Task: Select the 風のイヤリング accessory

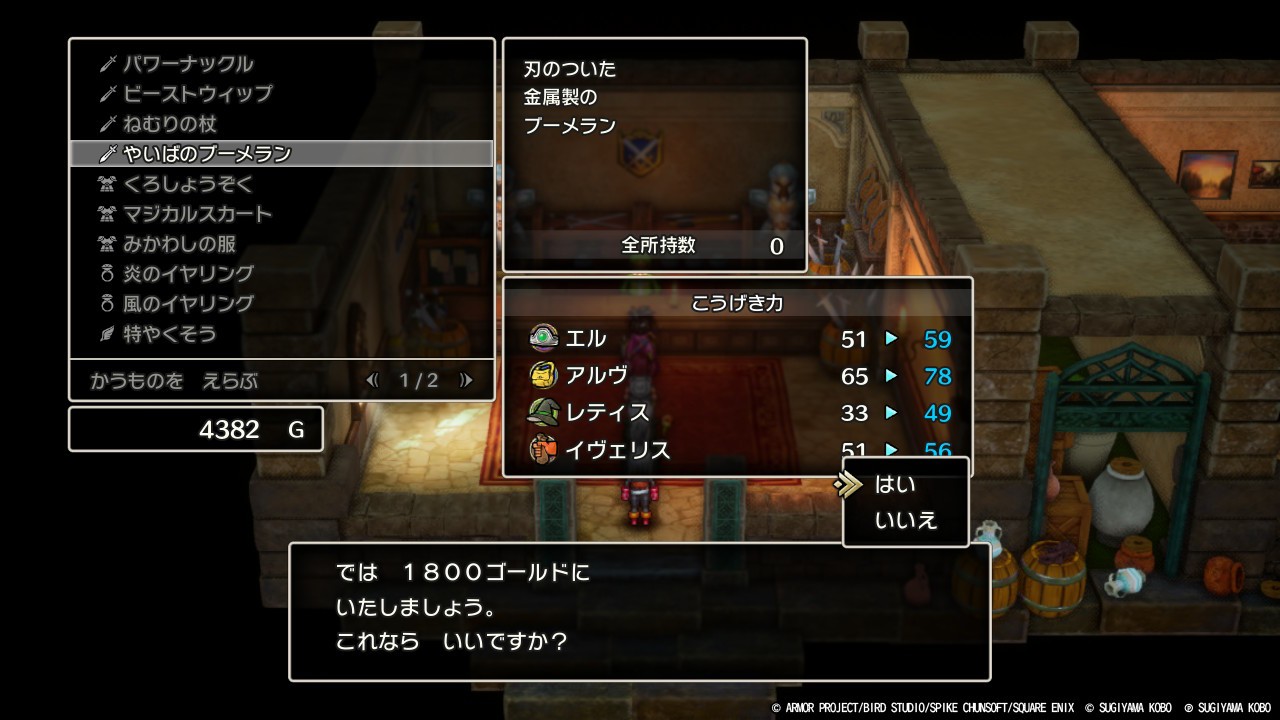Action: click(x=188, y=304)
